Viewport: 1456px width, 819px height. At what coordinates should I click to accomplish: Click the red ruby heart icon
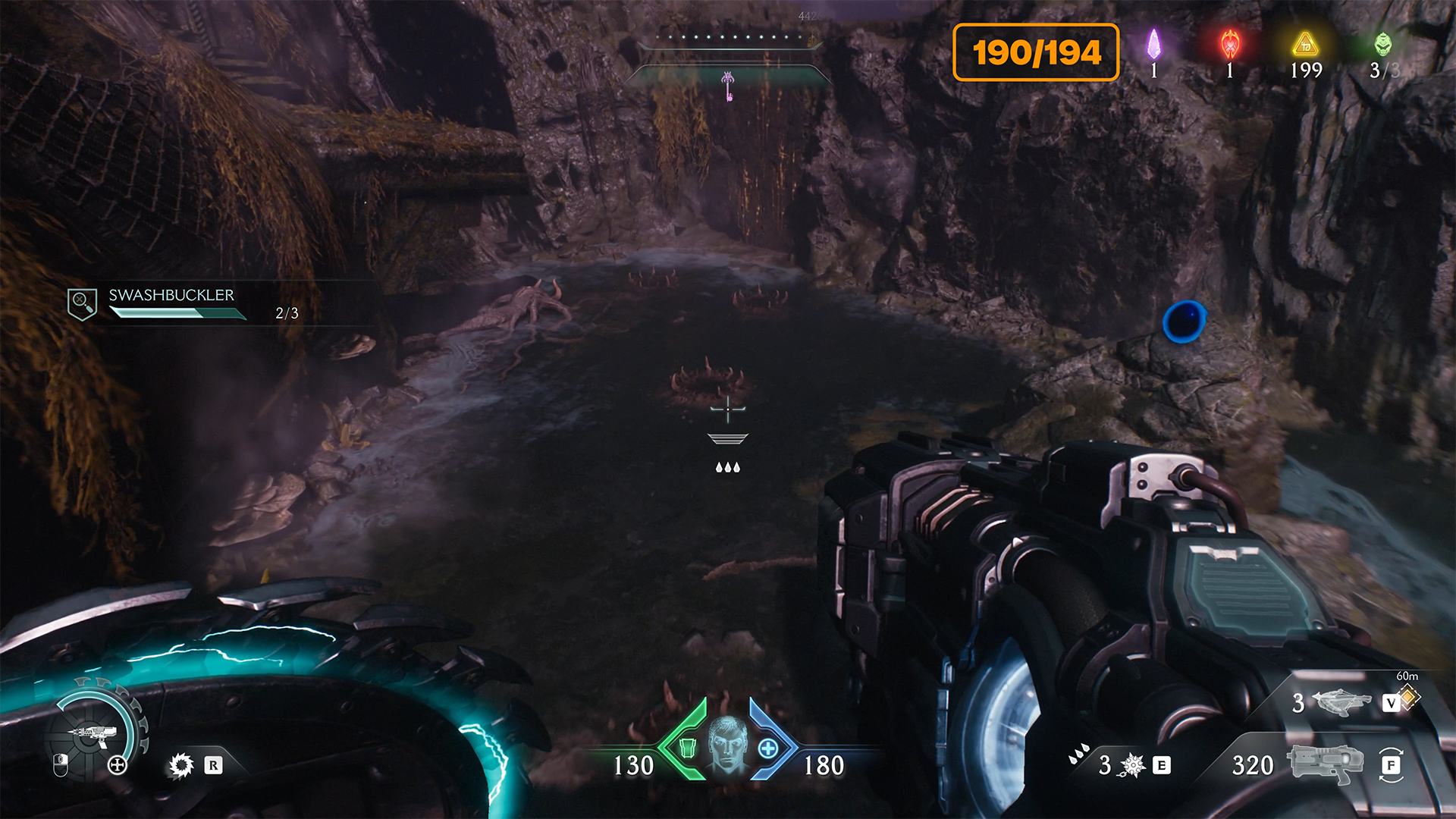[x=1229, y=45]
